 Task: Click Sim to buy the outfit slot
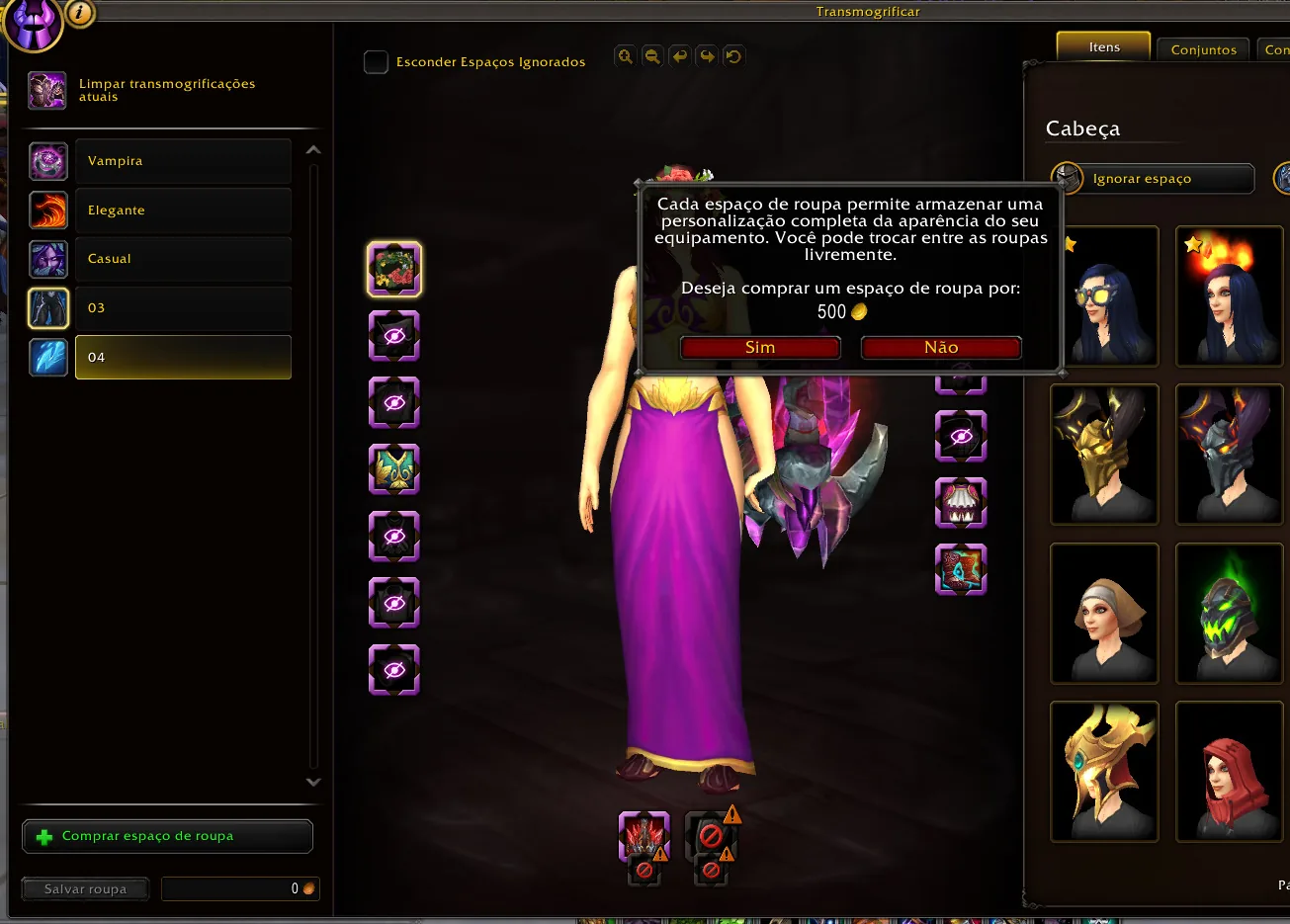[x=759, y=347]
